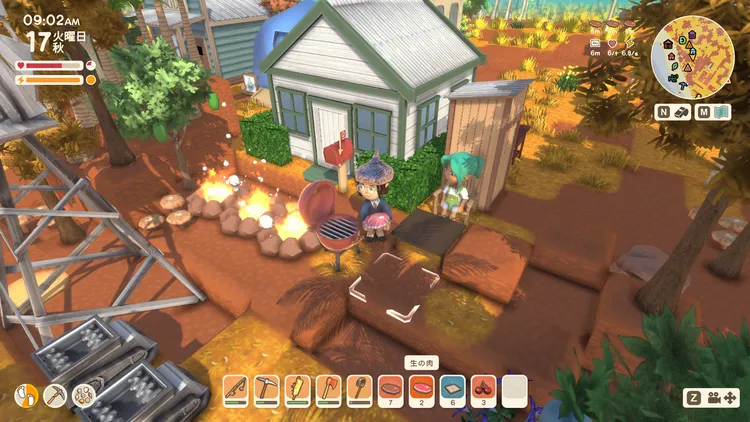Click the whistle icon beside the minimap
Screen dimensions: 750x422
[679, 112]
